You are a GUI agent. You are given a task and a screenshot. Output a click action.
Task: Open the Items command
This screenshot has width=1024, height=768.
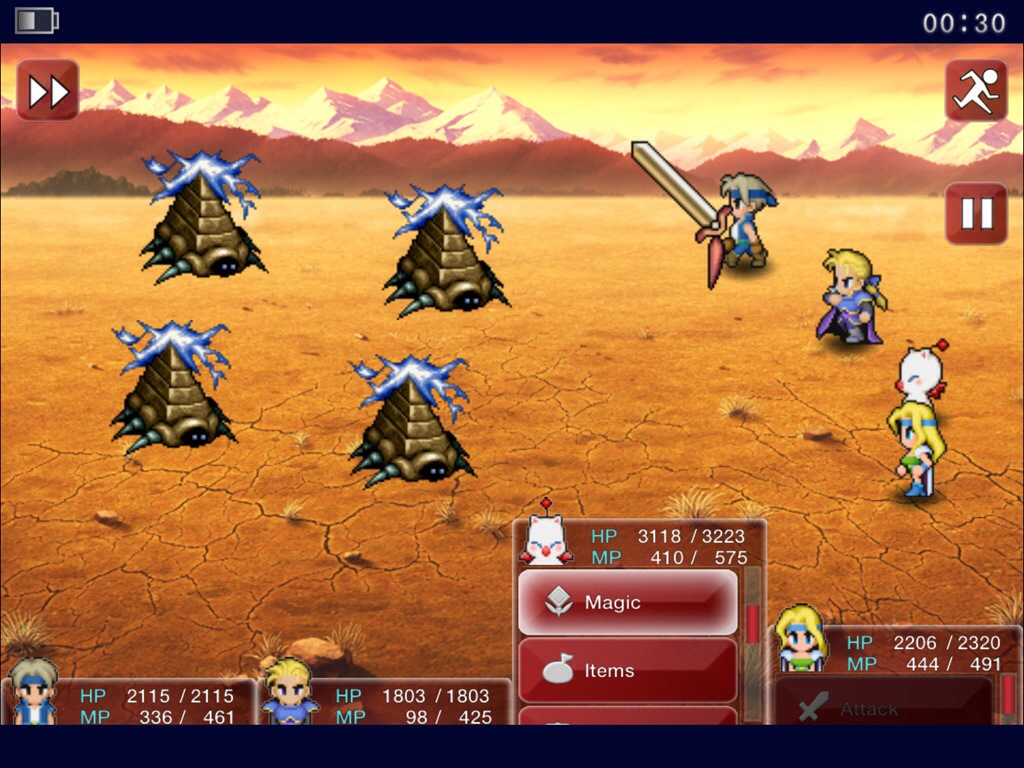628,670
